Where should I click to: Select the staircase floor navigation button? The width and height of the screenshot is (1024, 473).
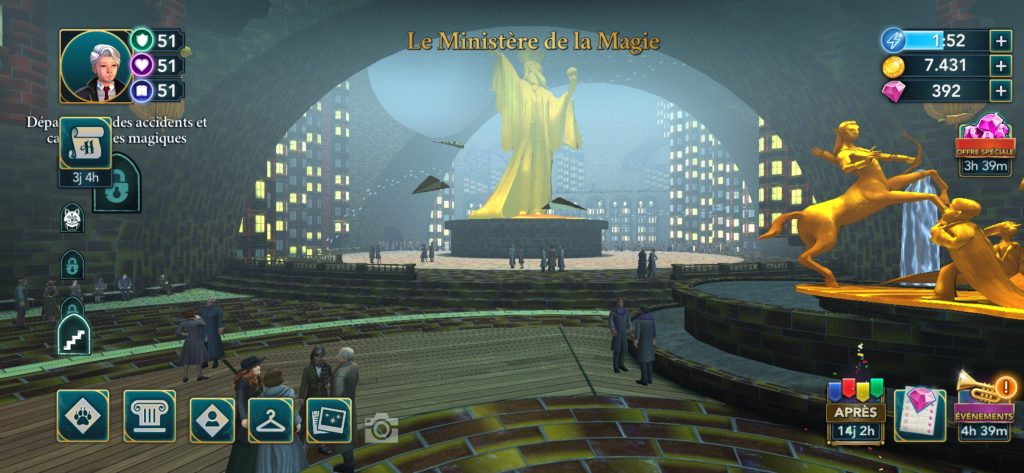tap(74, 334)
